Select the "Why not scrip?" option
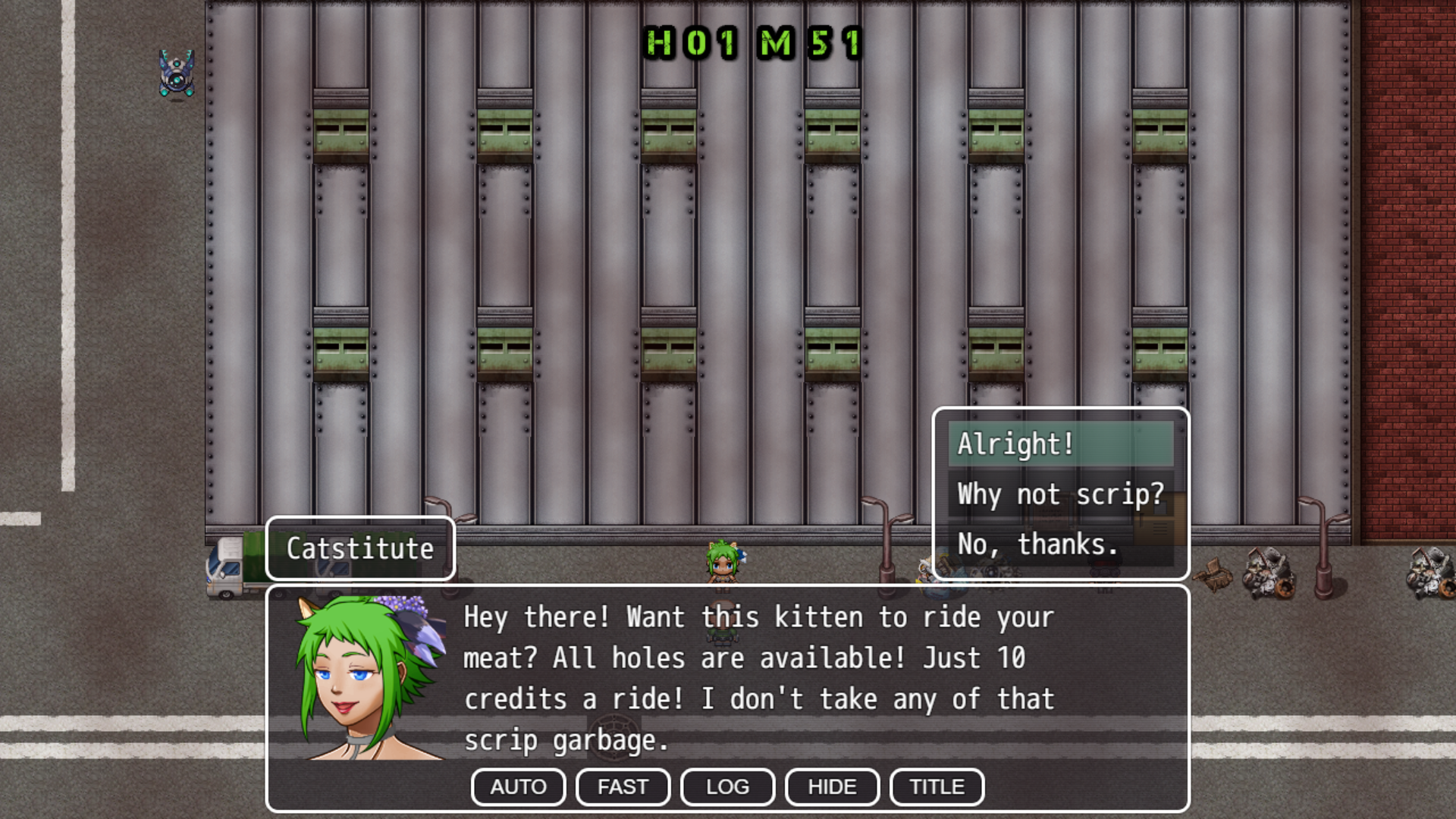Image resolution: width=1456 pixels, height=819 pixels. pos(1060,494)
